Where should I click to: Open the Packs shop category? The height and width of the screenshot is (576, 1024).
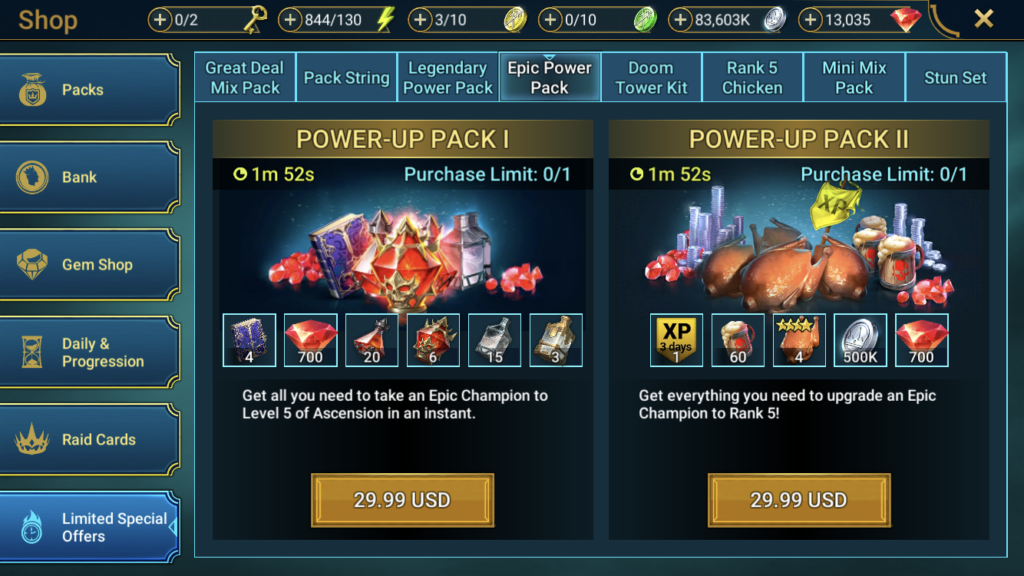pos(88,90)
